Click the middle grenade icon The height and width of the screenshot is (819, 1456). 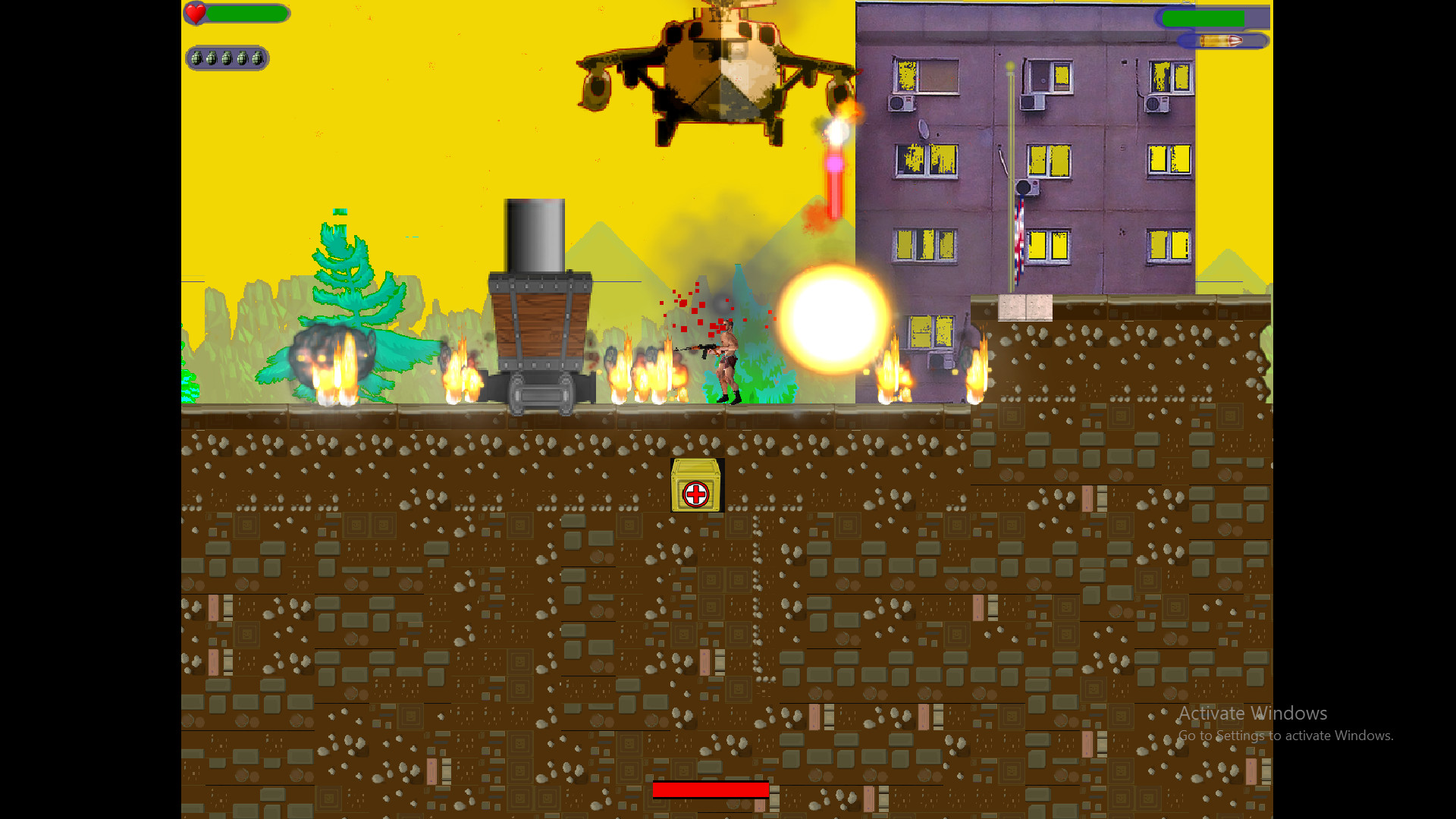pyautogui.click(x=227, y=58)
